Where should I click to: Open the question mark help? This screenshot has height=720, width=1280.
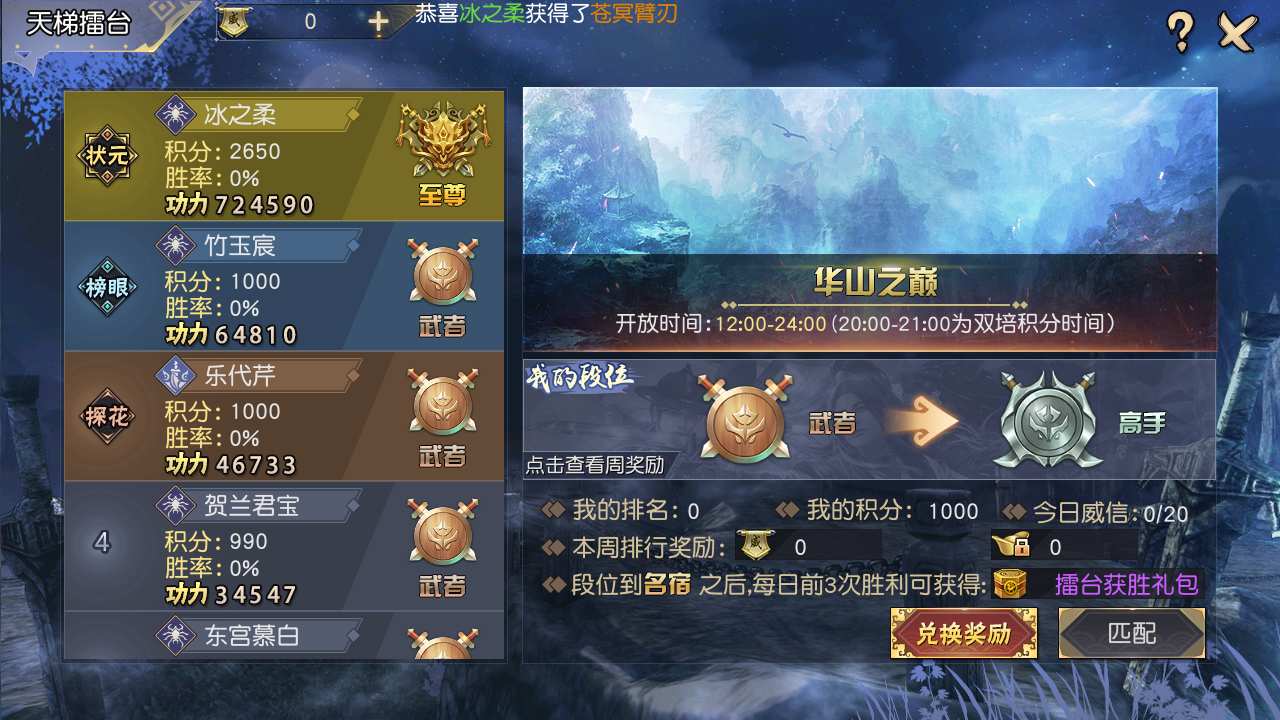click(x=1180, y=33)
